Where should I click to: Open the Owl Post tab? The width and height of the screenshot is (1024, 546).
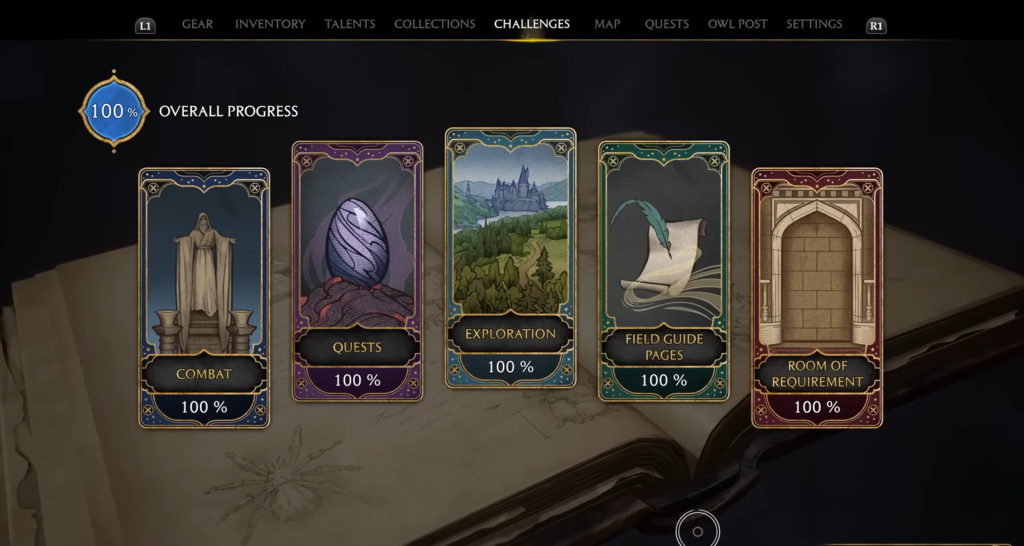point(737,24)
